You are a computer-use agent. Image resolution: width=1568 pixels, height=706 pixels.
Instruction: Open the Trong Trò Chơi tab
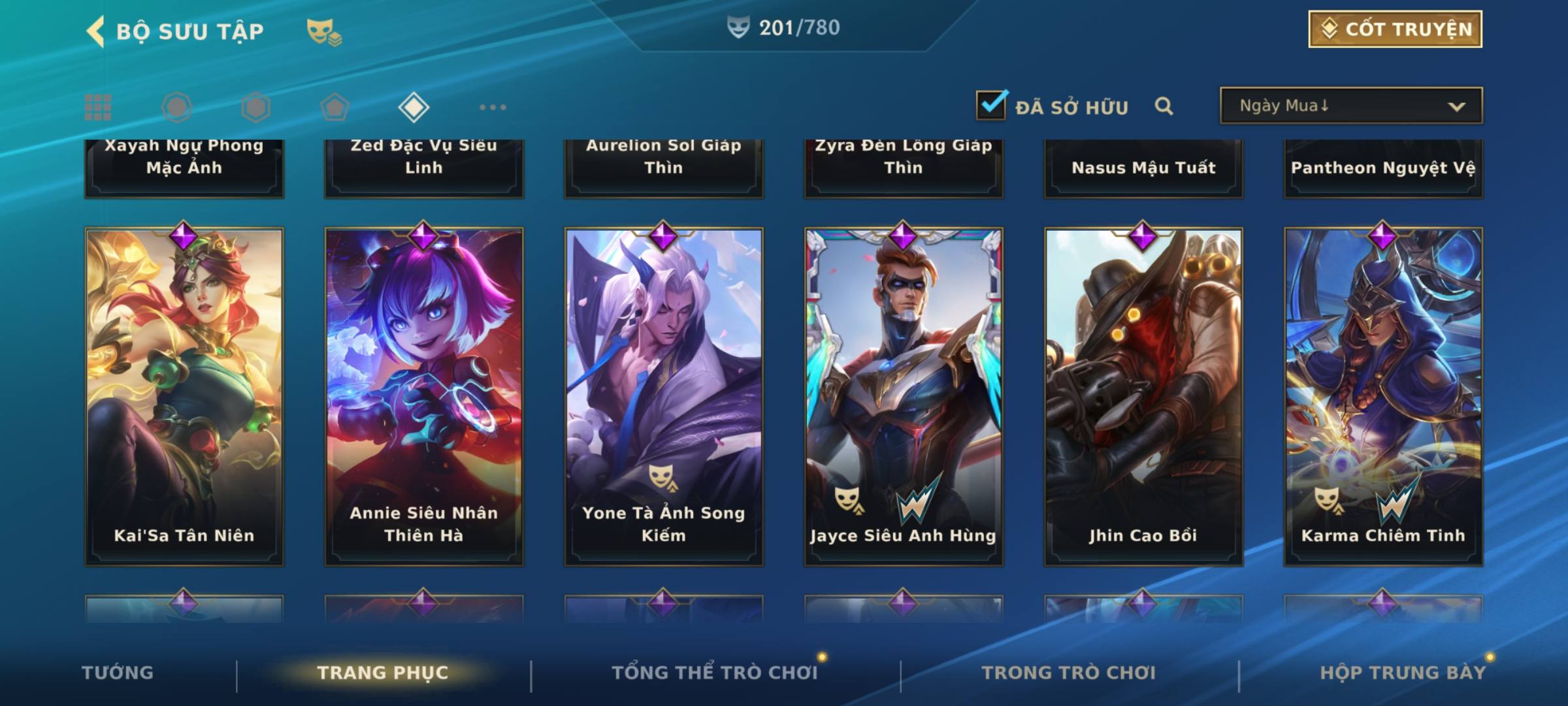tap(1069, 673)
